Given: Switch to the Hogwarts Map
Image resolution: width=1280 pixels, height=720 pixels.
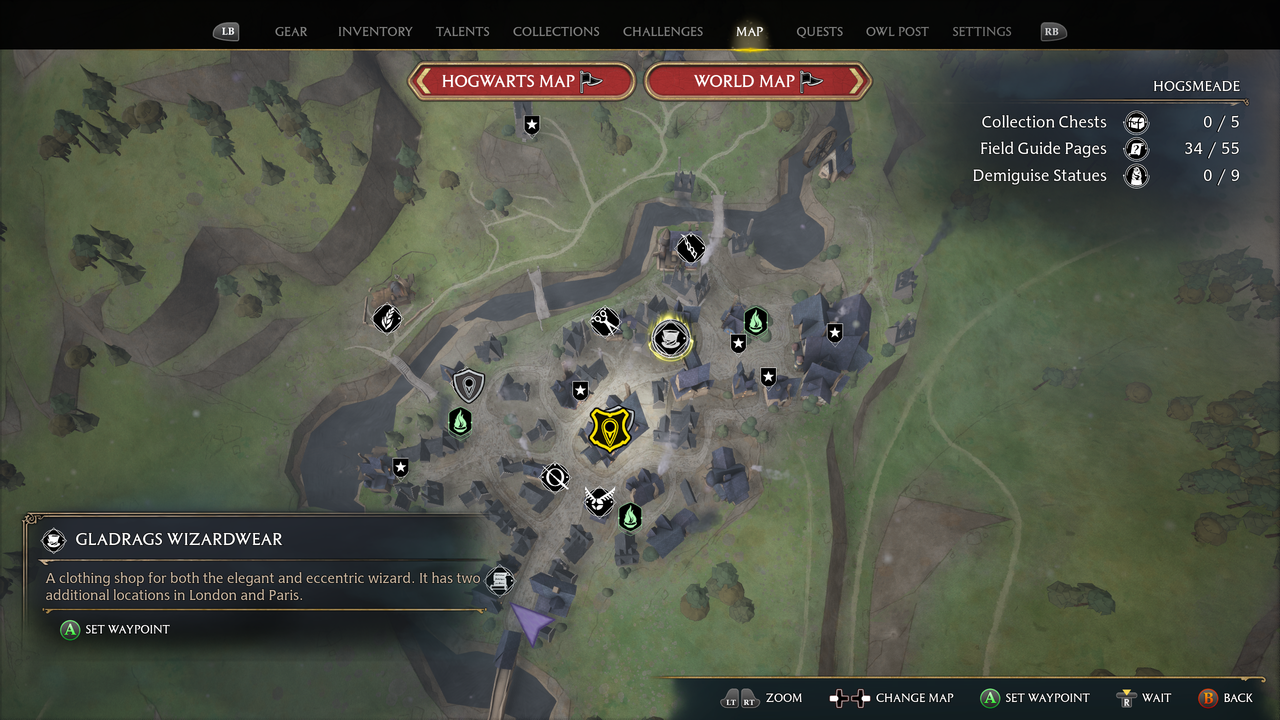Looking at the screenshot, I should 521,82.
